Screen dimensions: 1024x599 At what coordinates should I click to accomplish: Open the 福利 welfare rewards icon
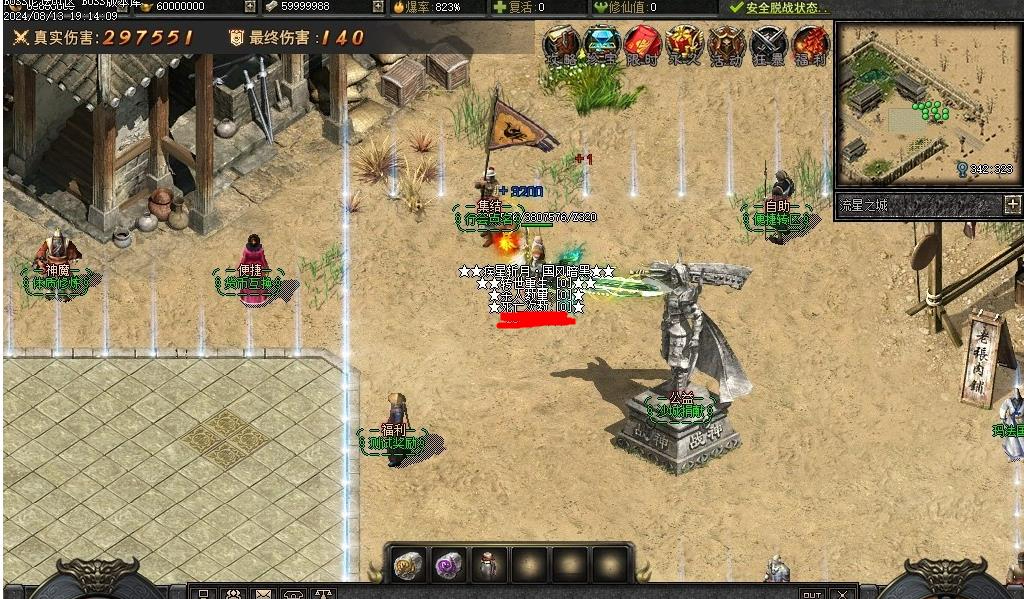click(810, 45)
